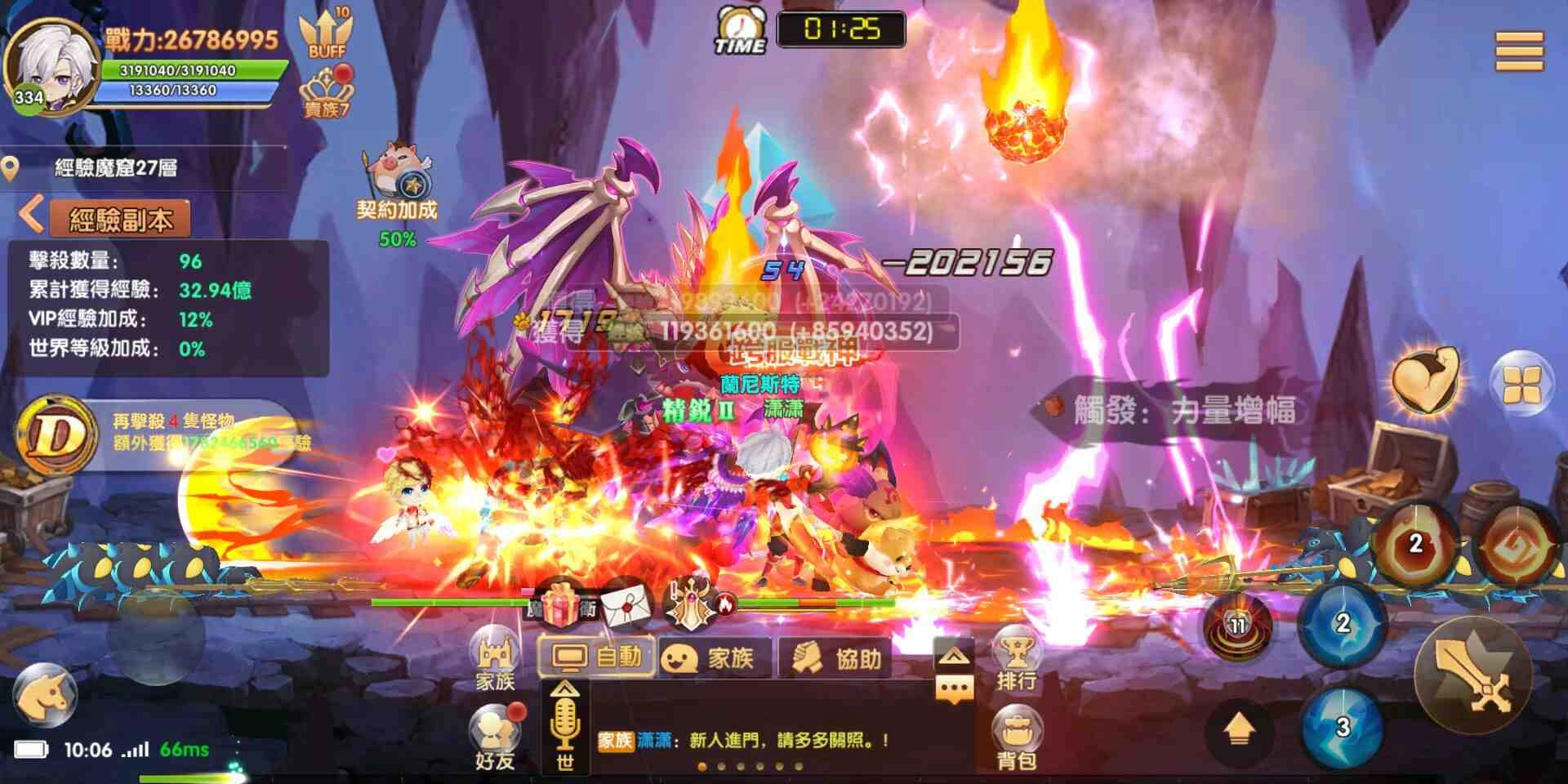Open the 排行 rankings trophy
The width and height of the screenshot is (1568, 784).
1016,649
